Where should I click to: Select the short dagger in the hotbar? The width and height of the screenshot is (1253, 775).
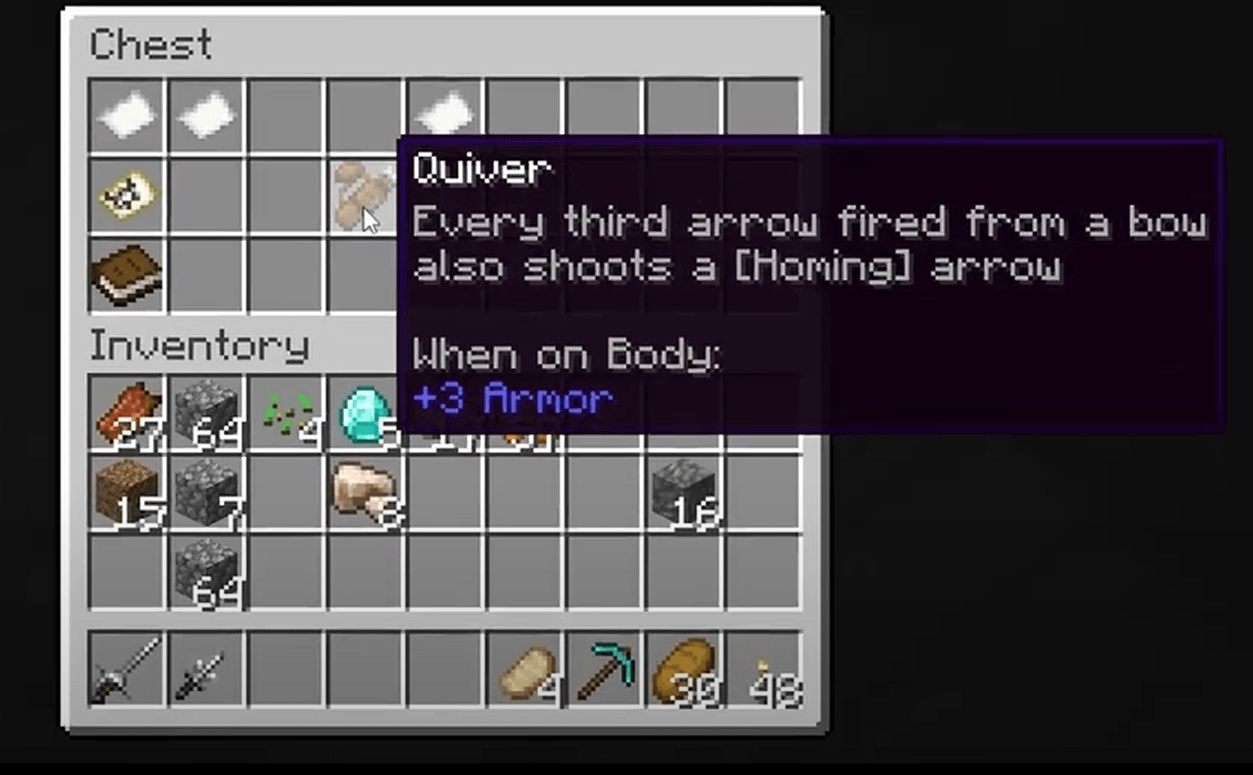[x=206, y=668]
